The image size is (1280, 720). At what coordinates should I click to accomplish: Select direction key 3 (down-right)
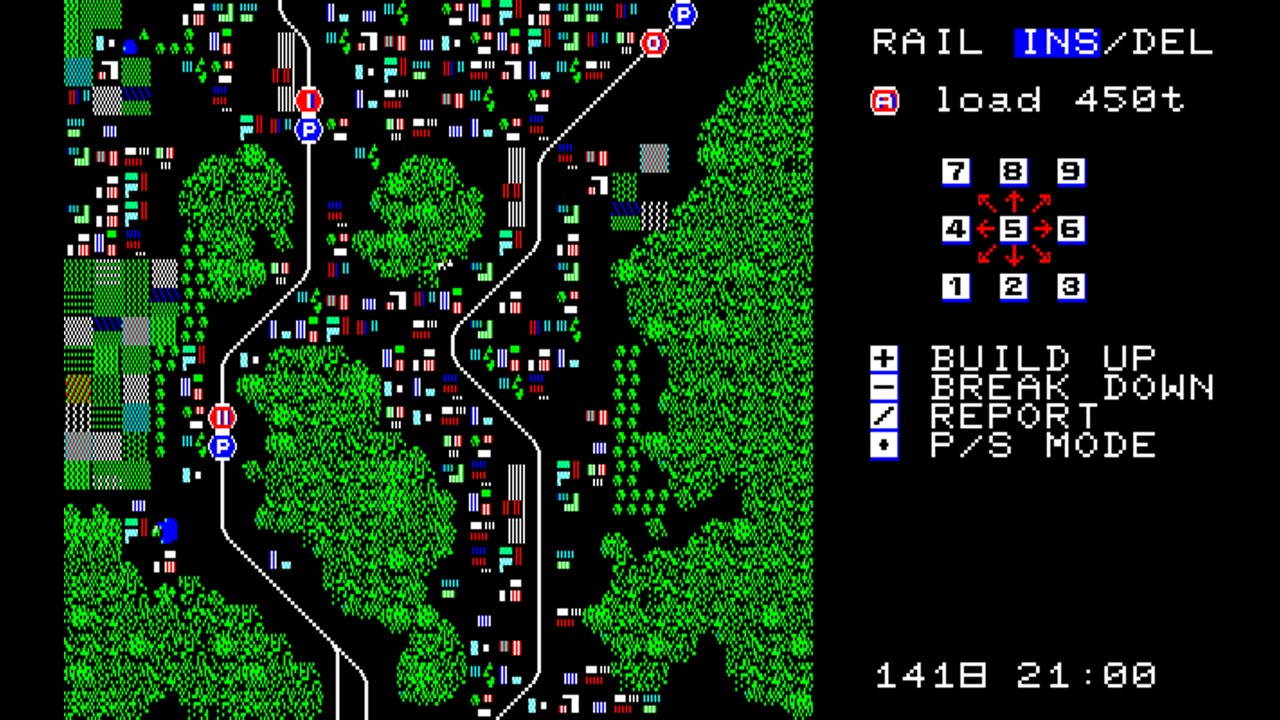(x=1070, y=287)
